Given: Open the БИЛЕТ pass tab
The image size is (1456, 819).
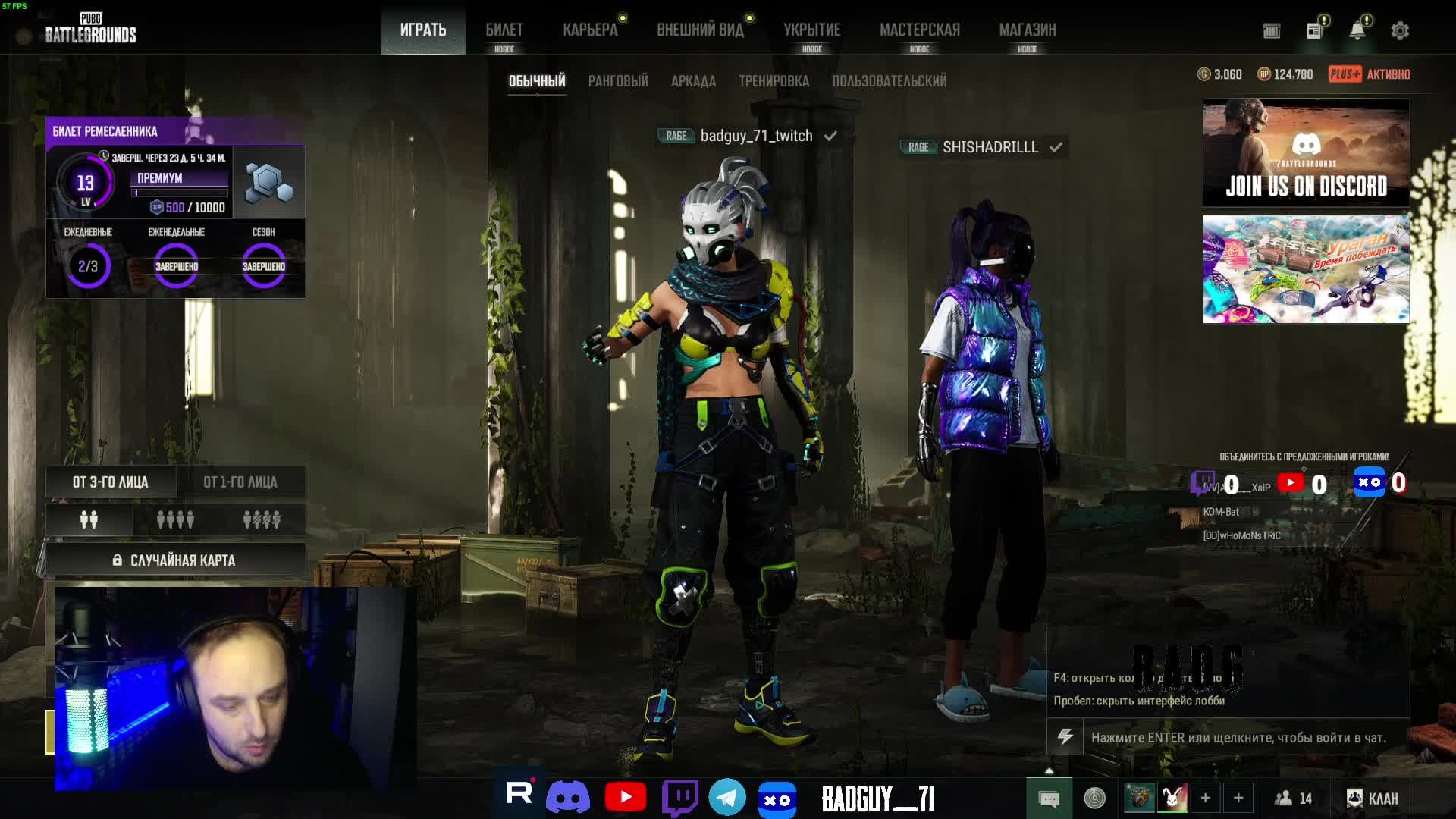Looking at the screenshot, I should [x=504, y=30].
